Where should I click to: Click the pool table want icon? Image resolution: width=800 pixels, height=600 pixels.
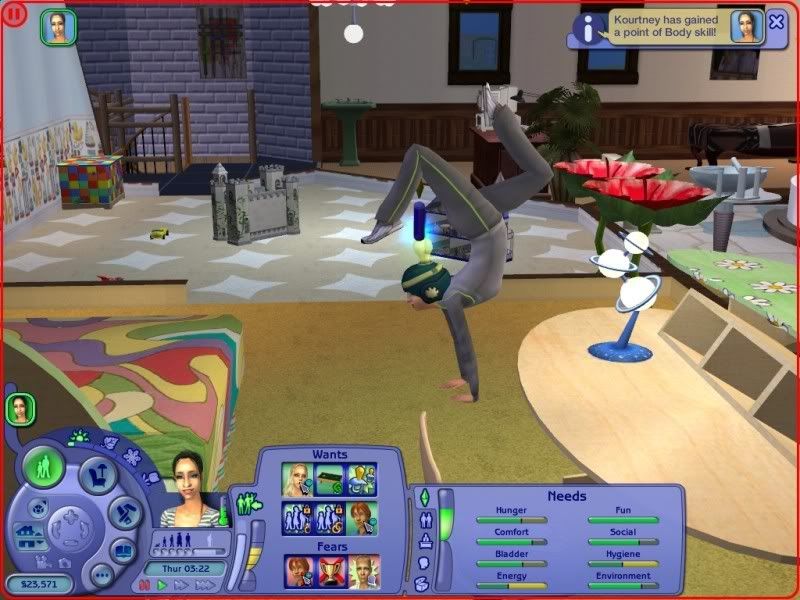click(331, 479)
